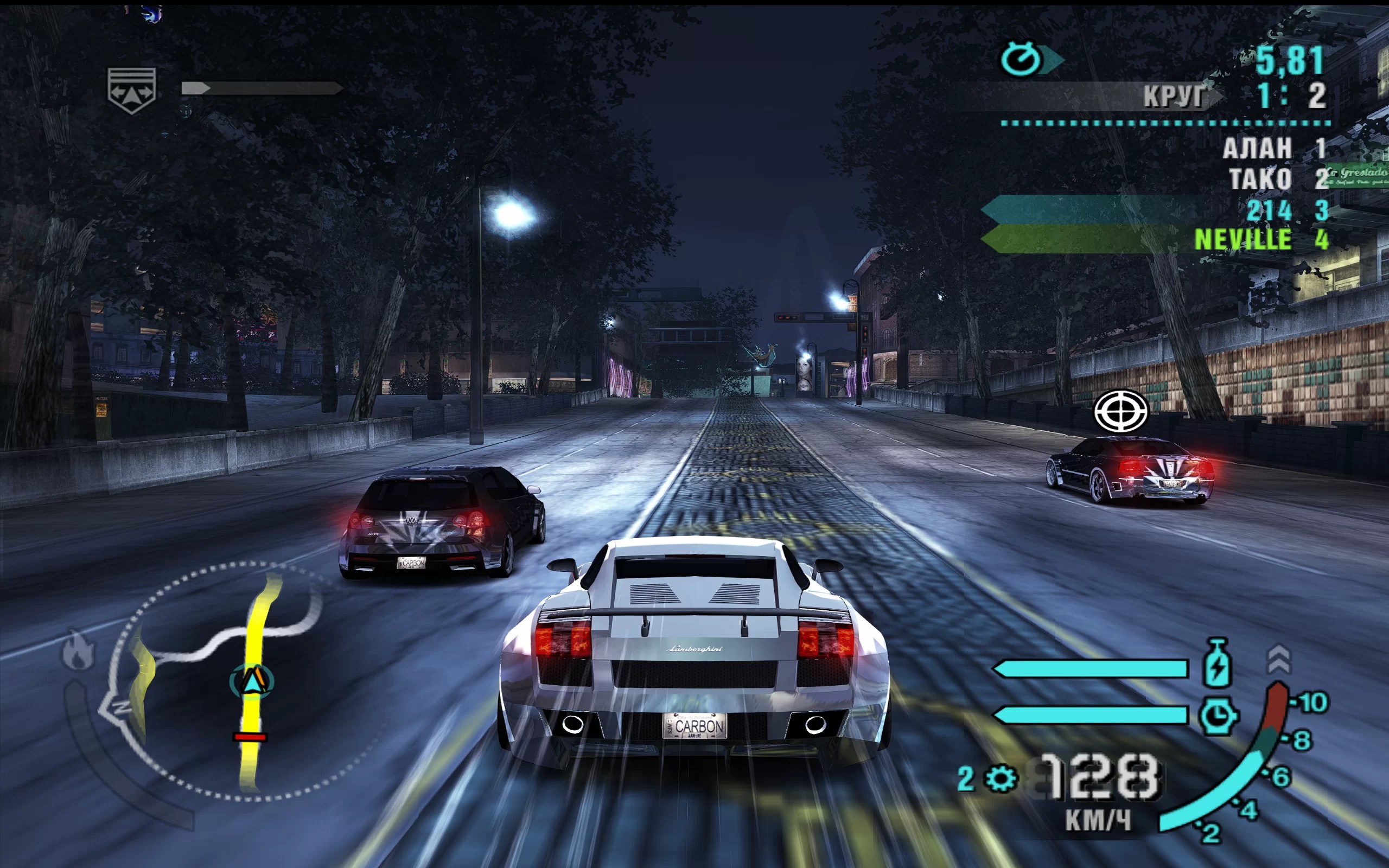The image size is (1389, 868).
Task: Select the stopwatch lap timer icon
Action: [x=1021, y=59]
